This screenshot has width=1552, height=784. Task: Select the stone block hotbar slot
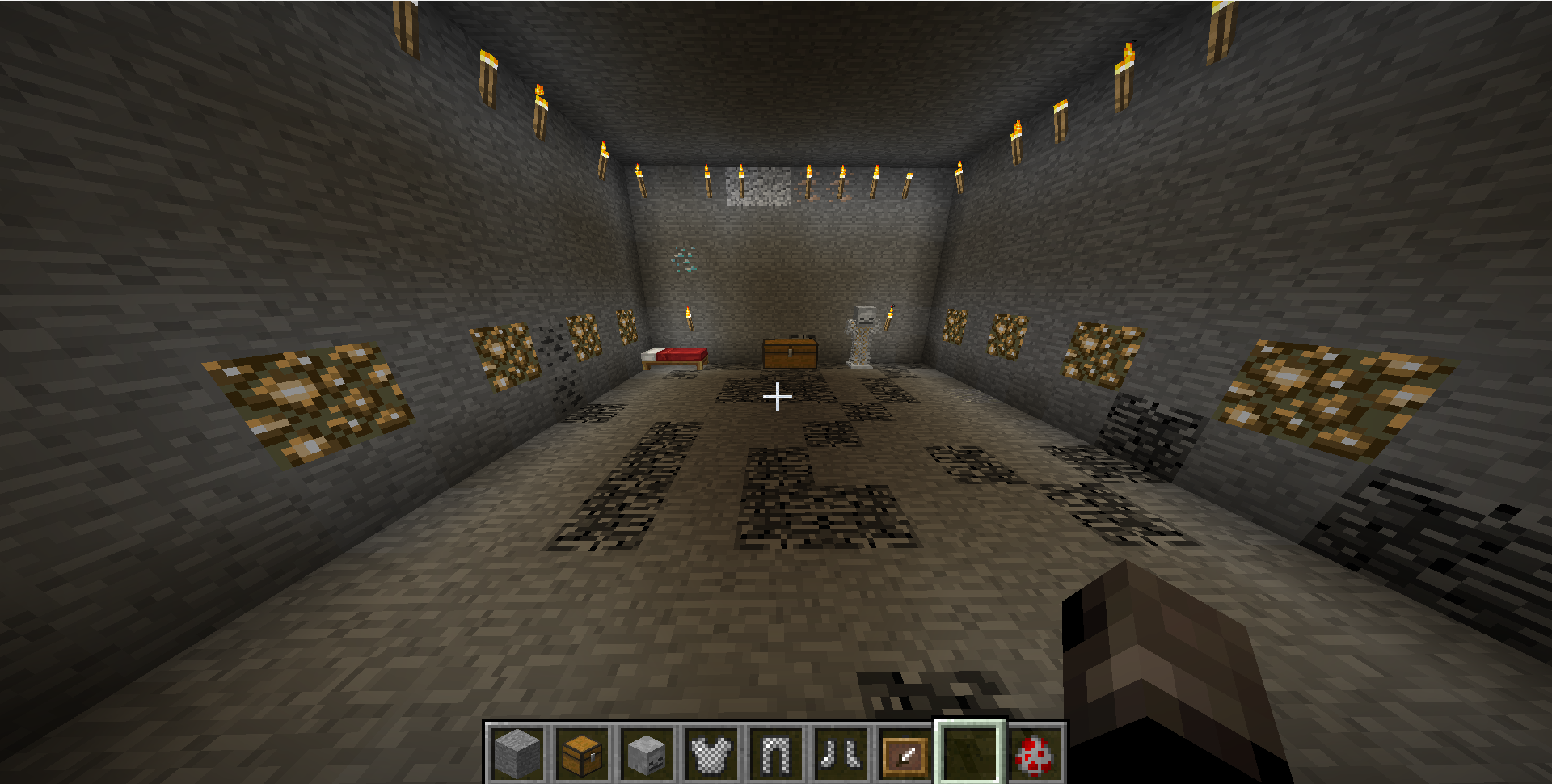coord(517,753)
